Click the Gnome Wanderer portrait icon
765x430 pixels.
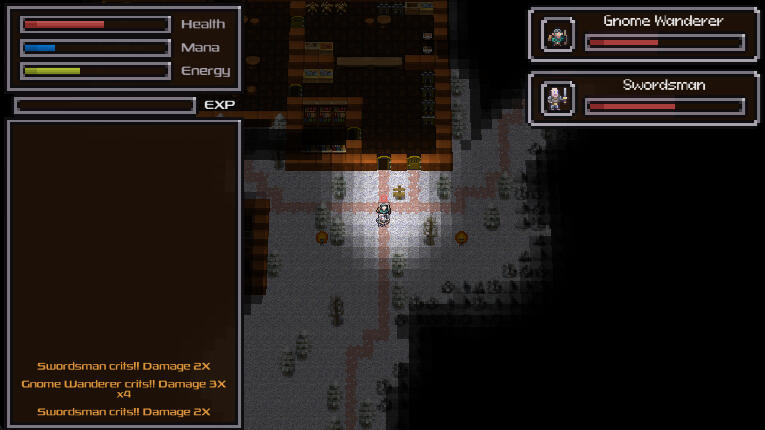[557, 36]
